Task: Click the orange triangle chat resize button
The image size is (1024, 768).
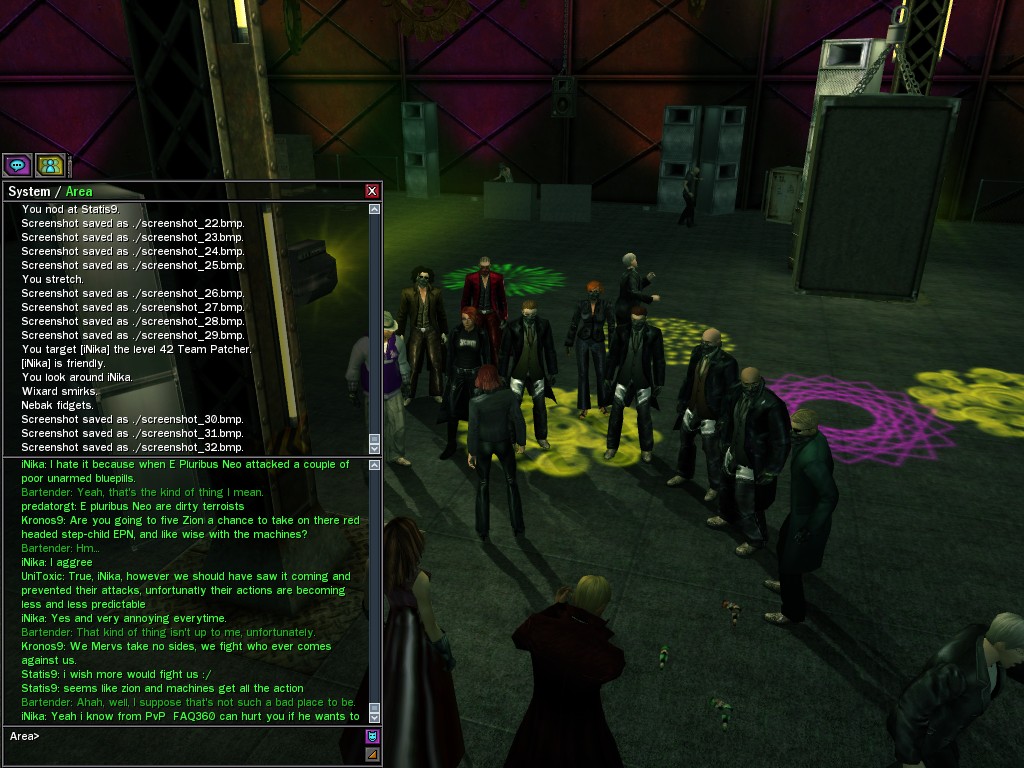Action: pyautogui.click(x=373, y=754)
